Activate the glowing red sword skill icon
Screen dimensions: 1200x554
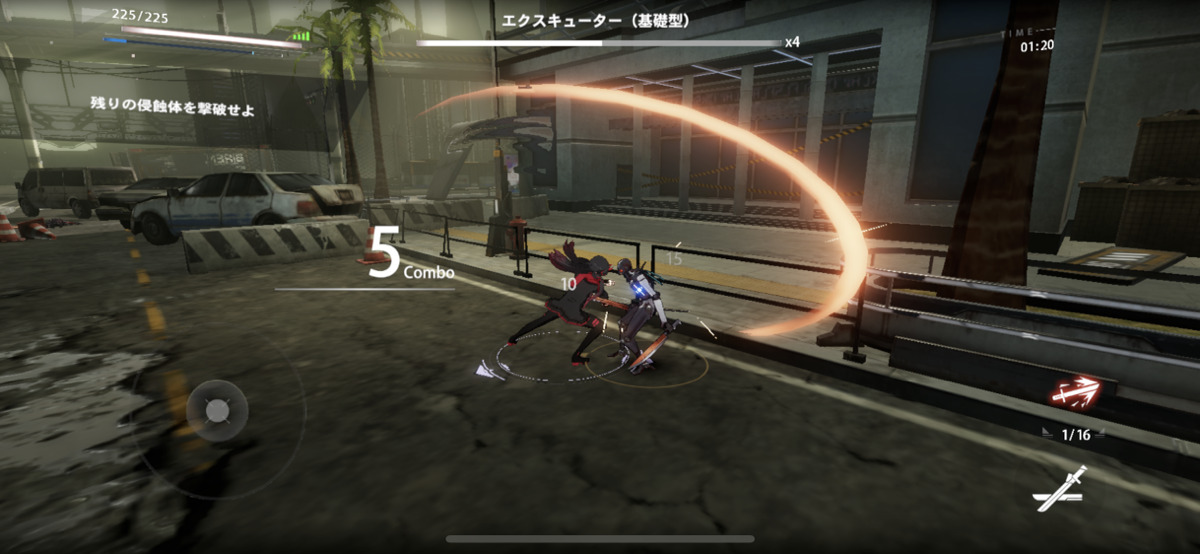[1077, 395]
